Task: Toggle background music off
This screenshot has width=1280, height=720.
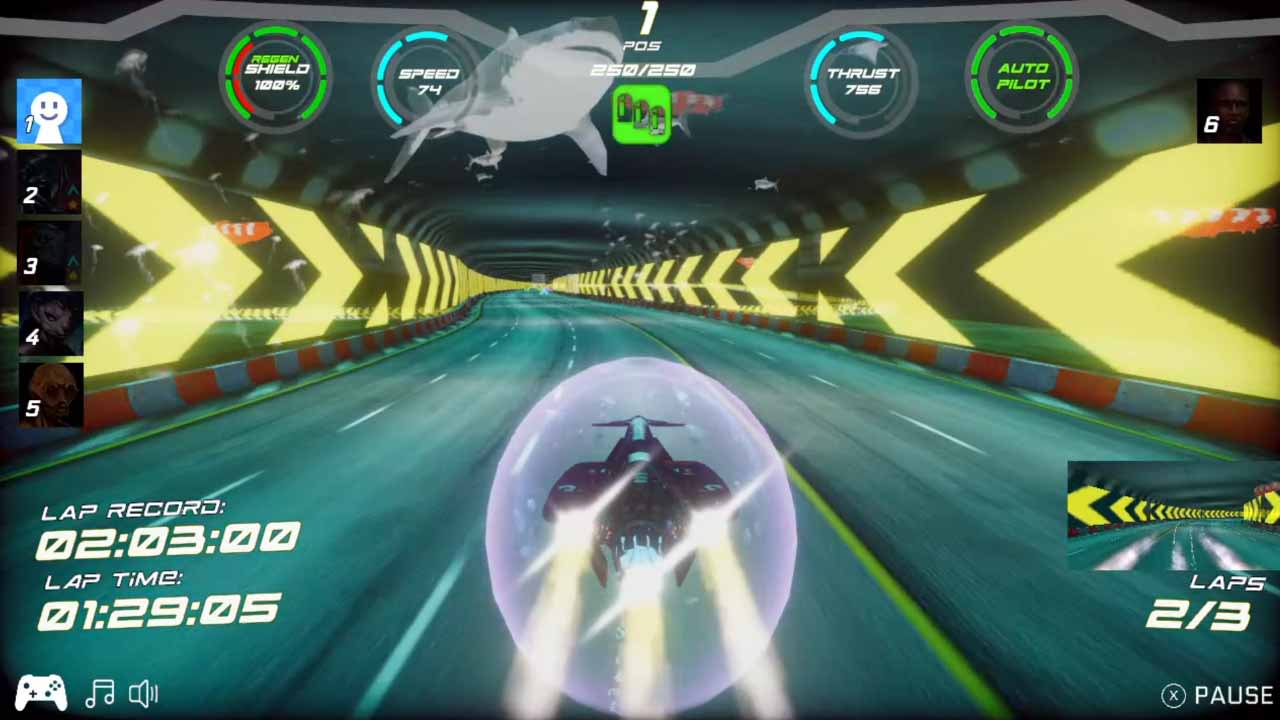Action: click(101, 693)
